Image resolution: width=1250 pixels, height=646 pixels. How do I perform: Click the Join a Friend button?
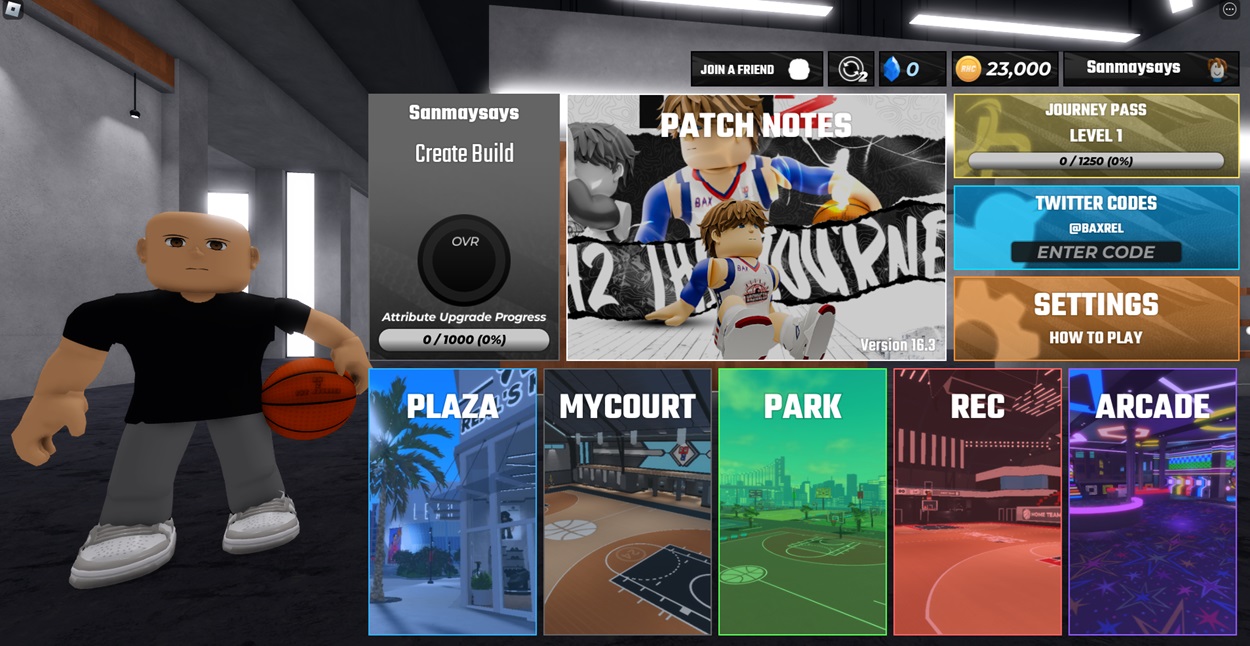click(756, 69)
